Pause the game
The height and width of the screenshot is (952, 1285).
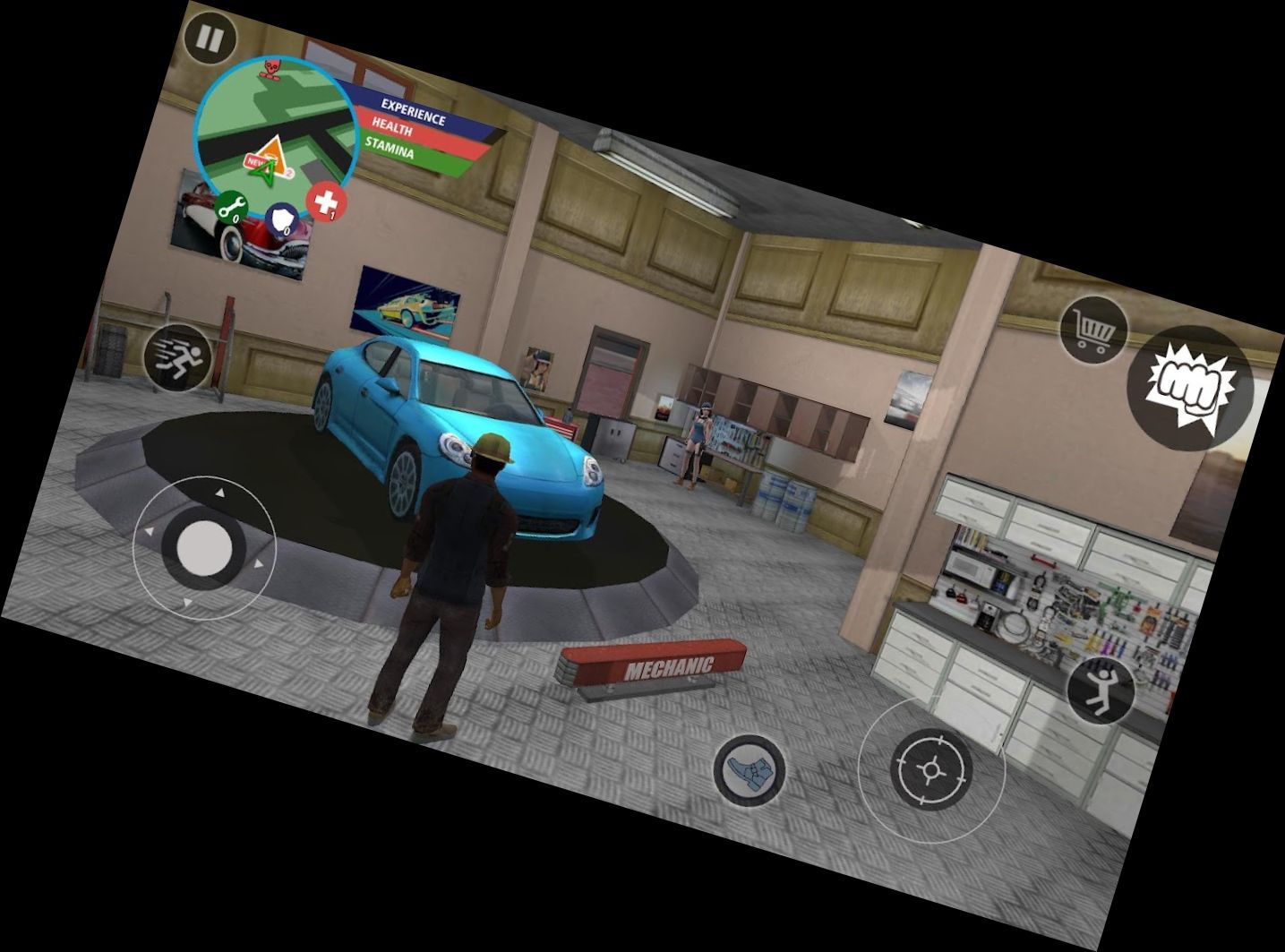click(210, 40)
